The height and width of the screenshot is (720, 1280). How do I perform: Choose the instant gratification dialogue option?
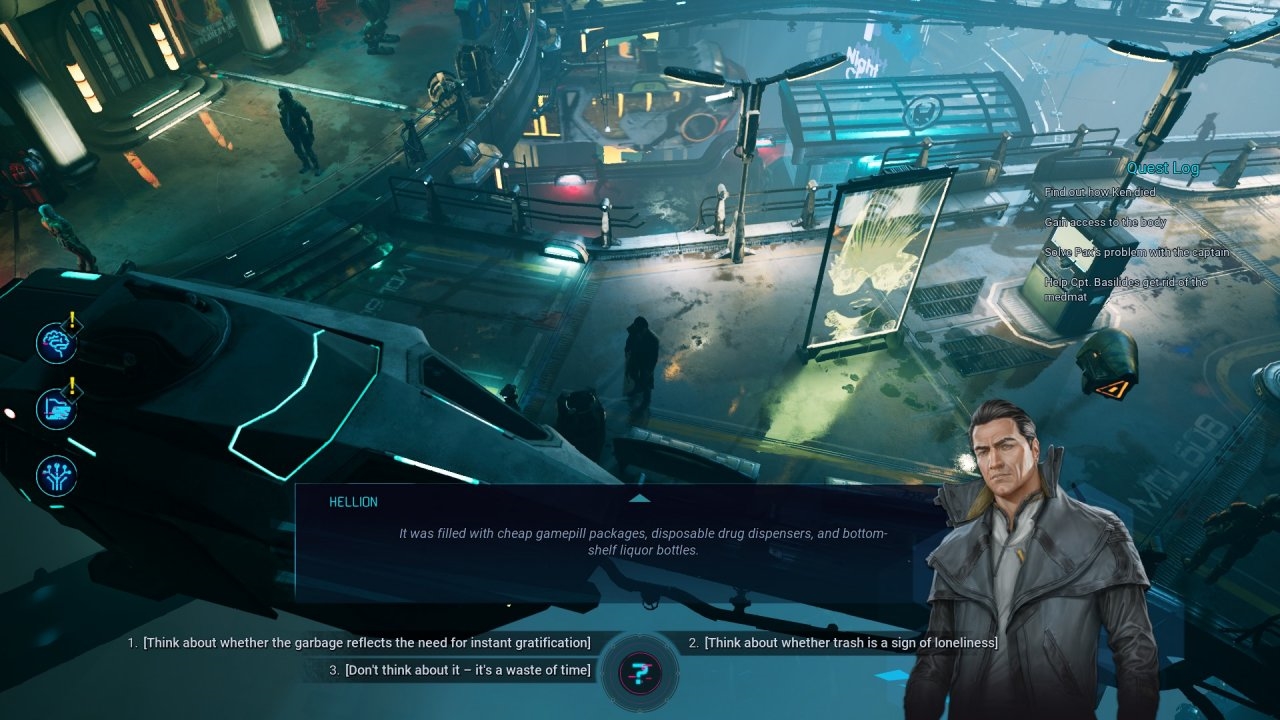(x=366, y=642)
